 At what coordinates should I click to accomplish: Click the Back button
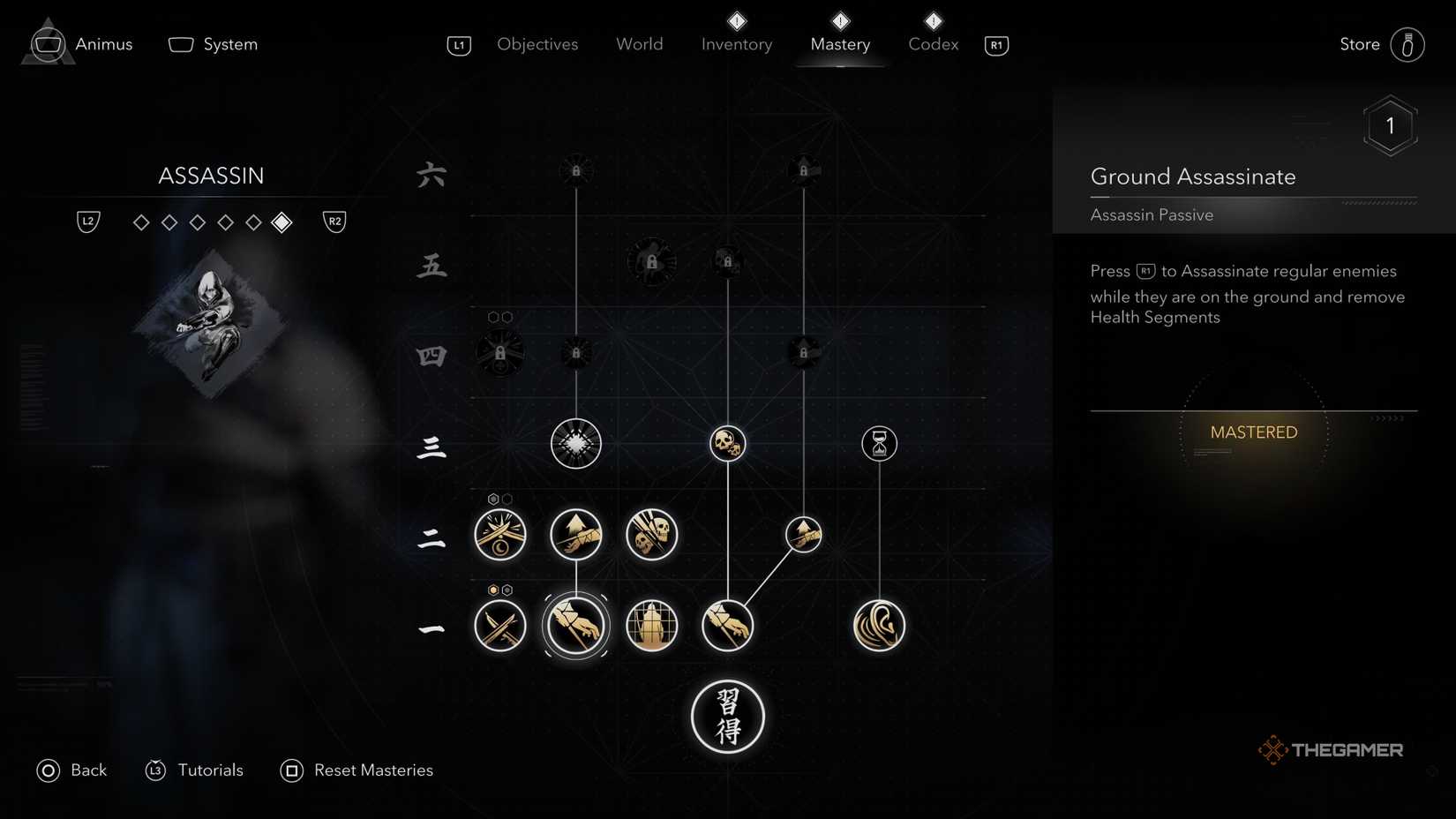click(x=72, y=770)
